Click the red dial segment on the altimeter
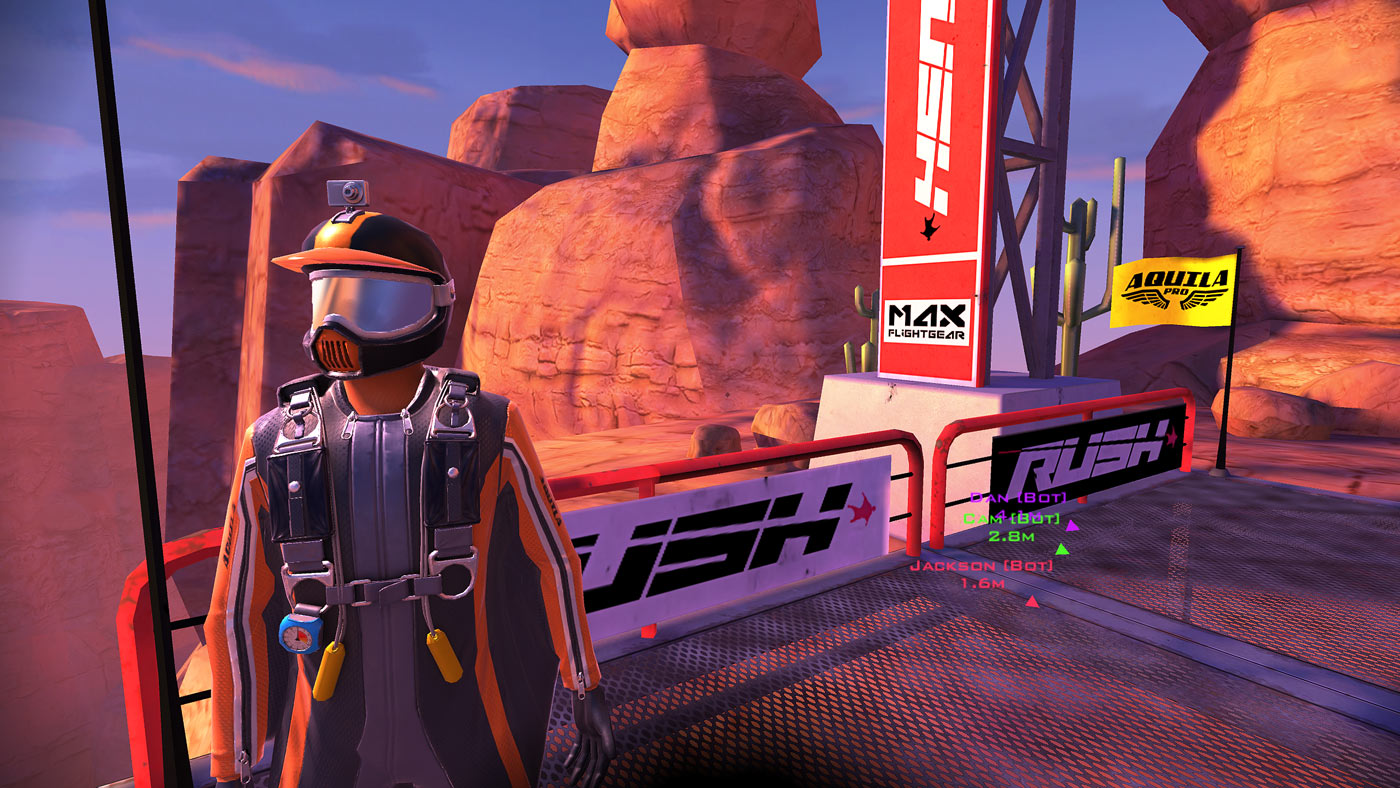The height and width of the screenshot is (788, 1400). coord(303,633)
